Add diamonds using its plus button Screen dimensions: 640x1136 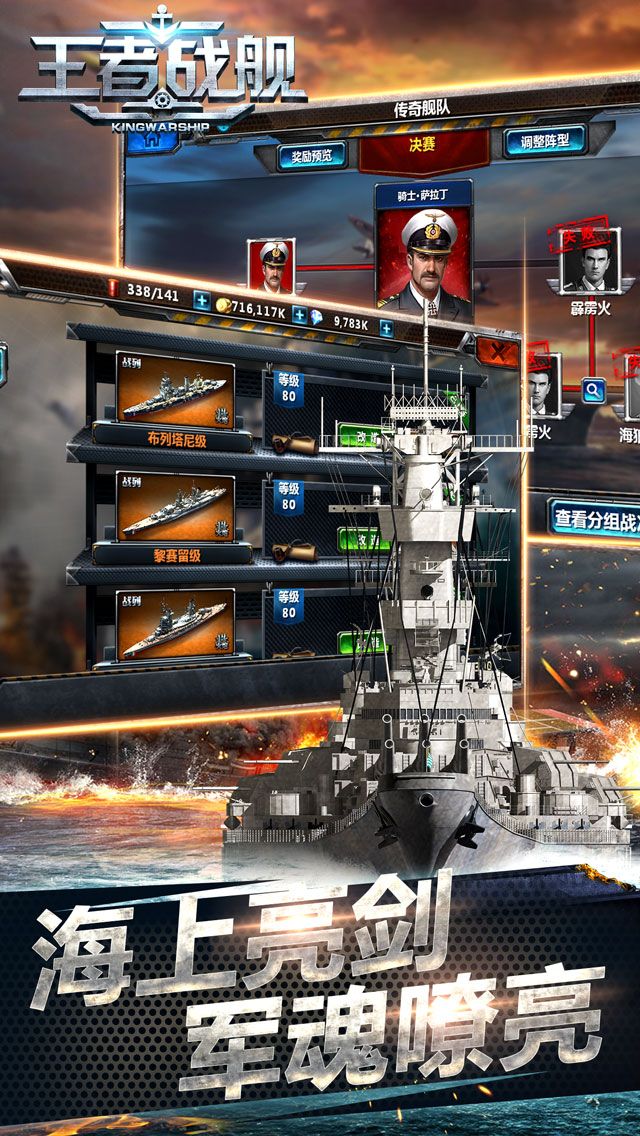point(386,328)
